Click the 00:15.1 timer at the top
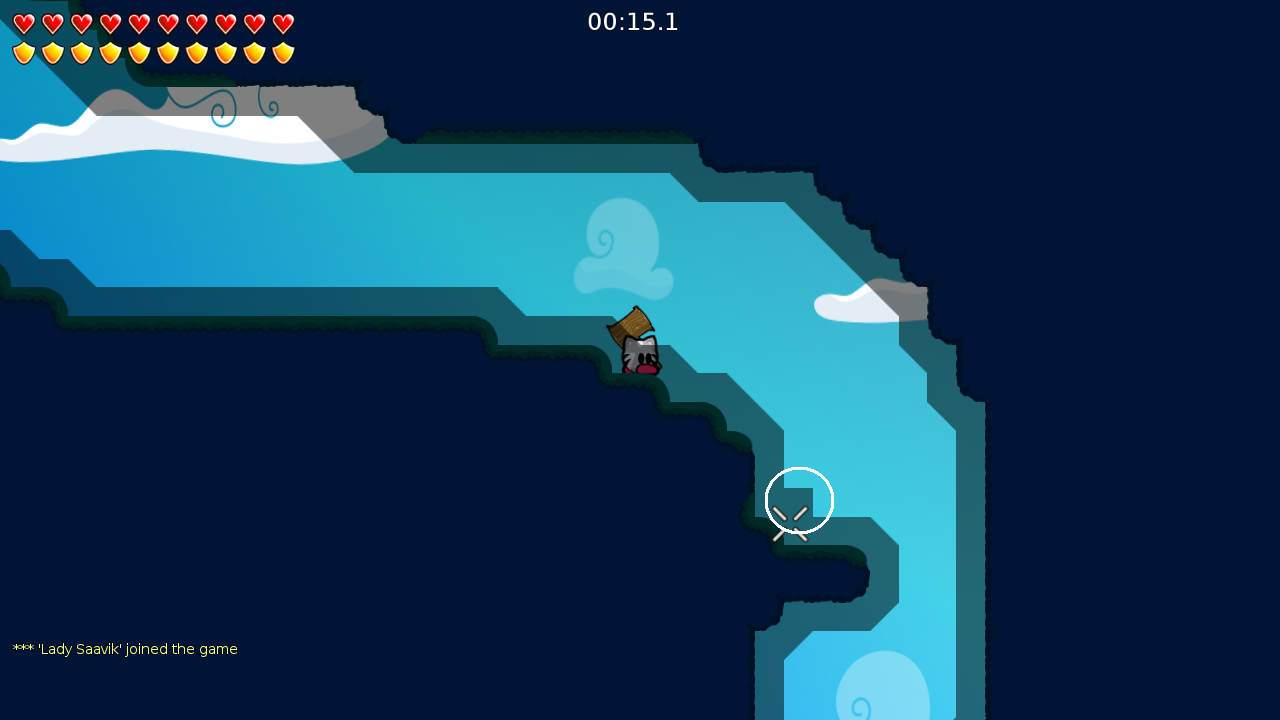 coord(633,22)
